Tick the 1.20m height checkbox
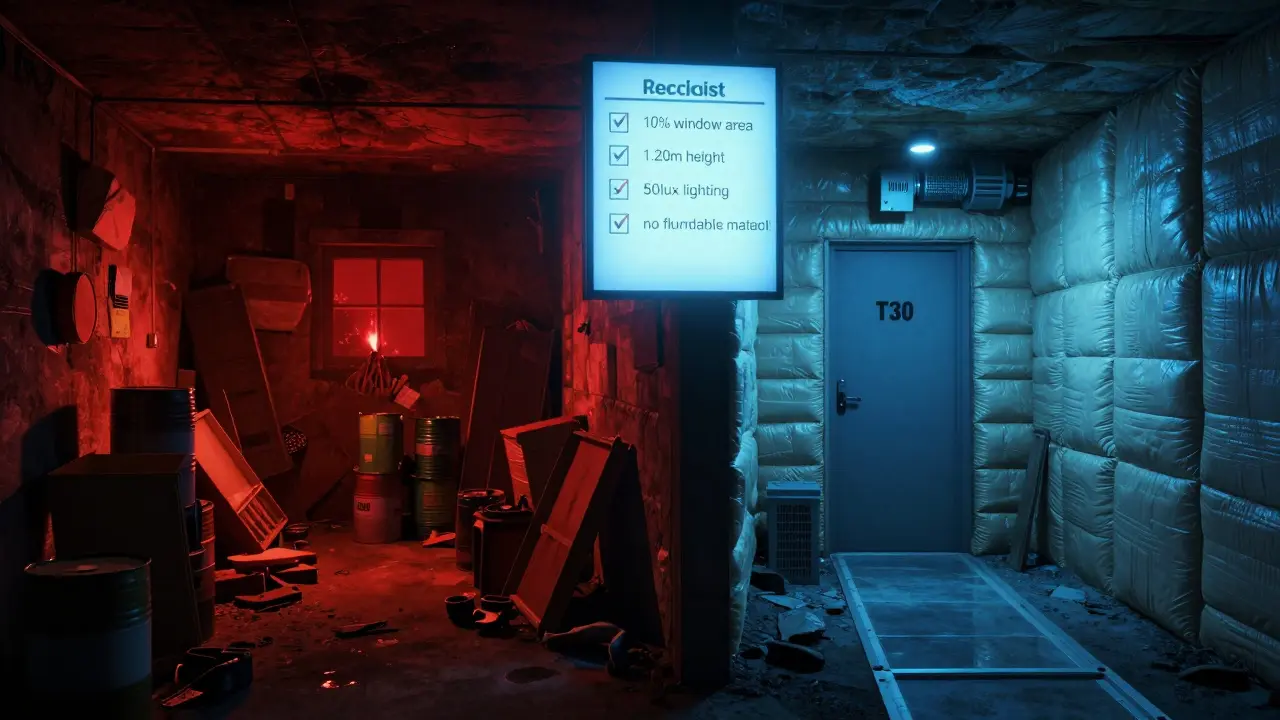The height and width of the screenshot is (720, 1280). [619, 155]
